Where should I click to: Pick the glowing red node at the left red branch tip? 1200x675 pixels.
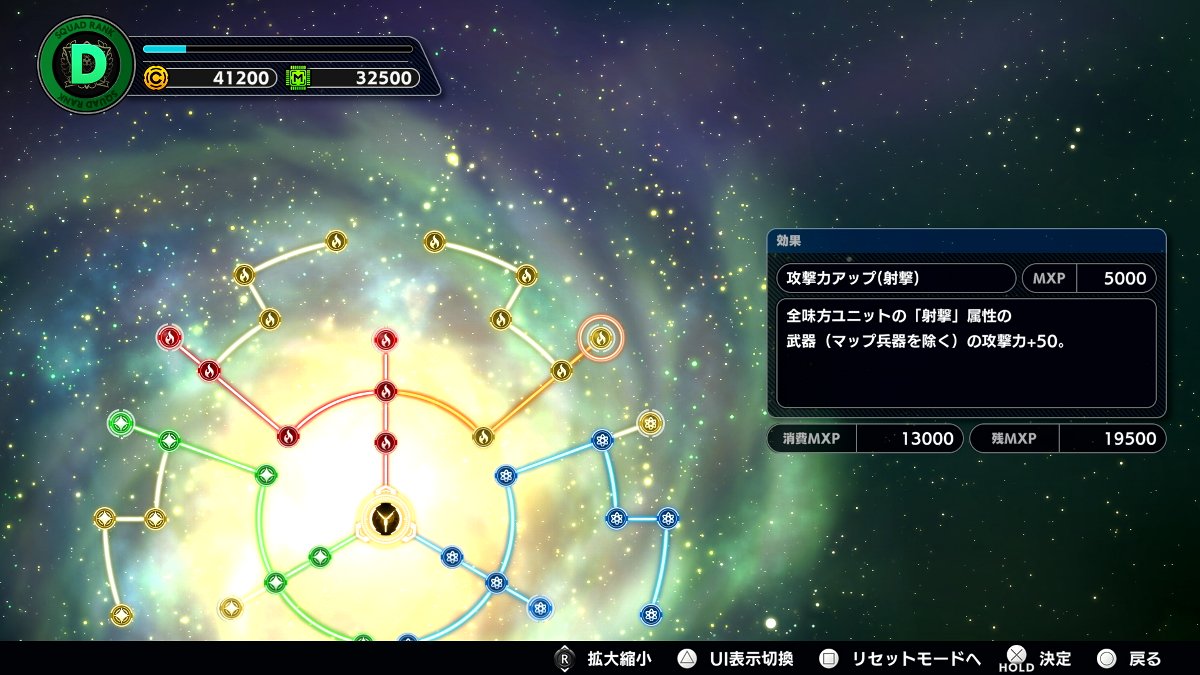(x=169, y=338)
